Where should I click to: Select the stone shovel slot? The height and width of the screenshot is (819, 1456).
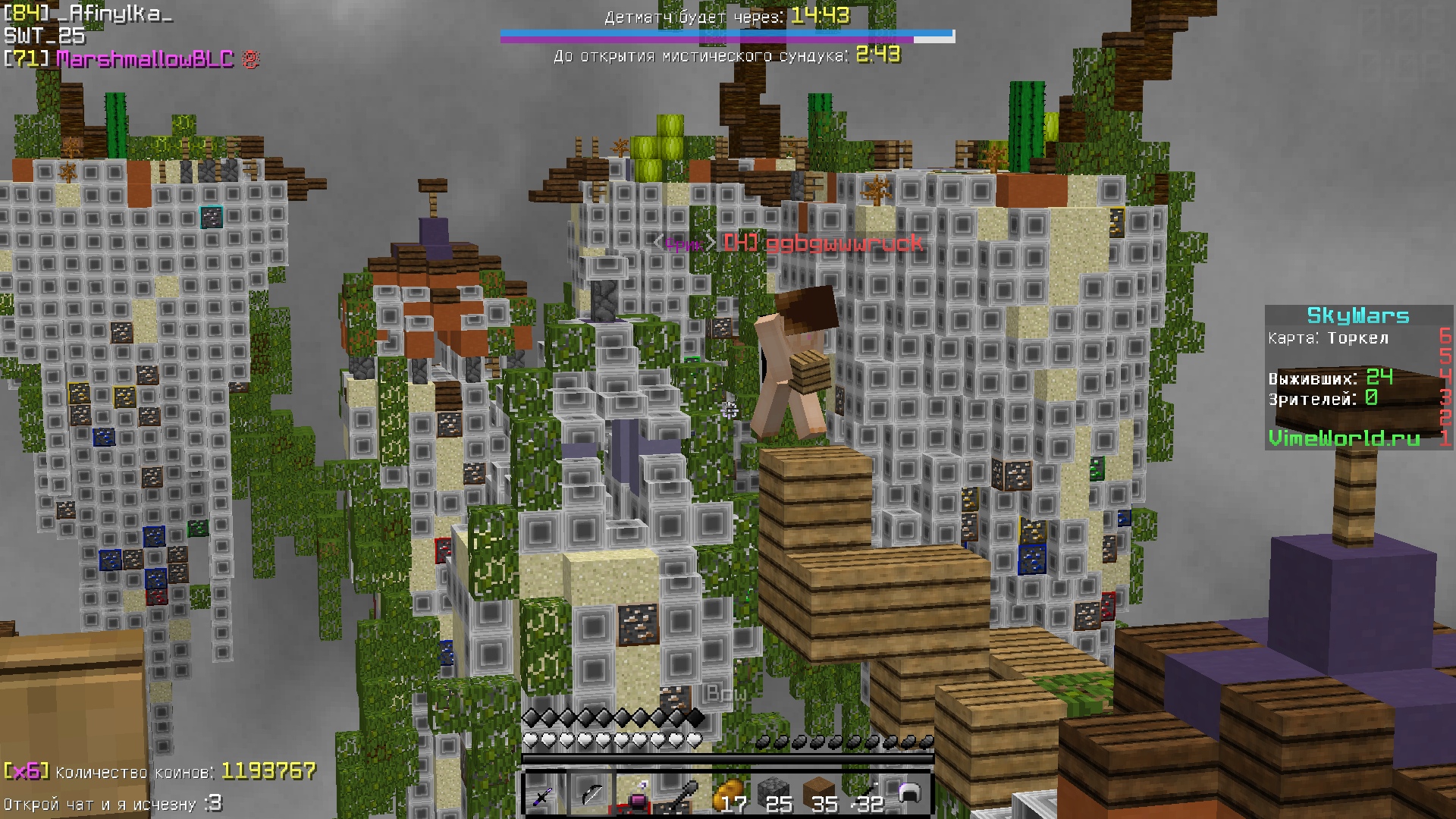point(681,794)
